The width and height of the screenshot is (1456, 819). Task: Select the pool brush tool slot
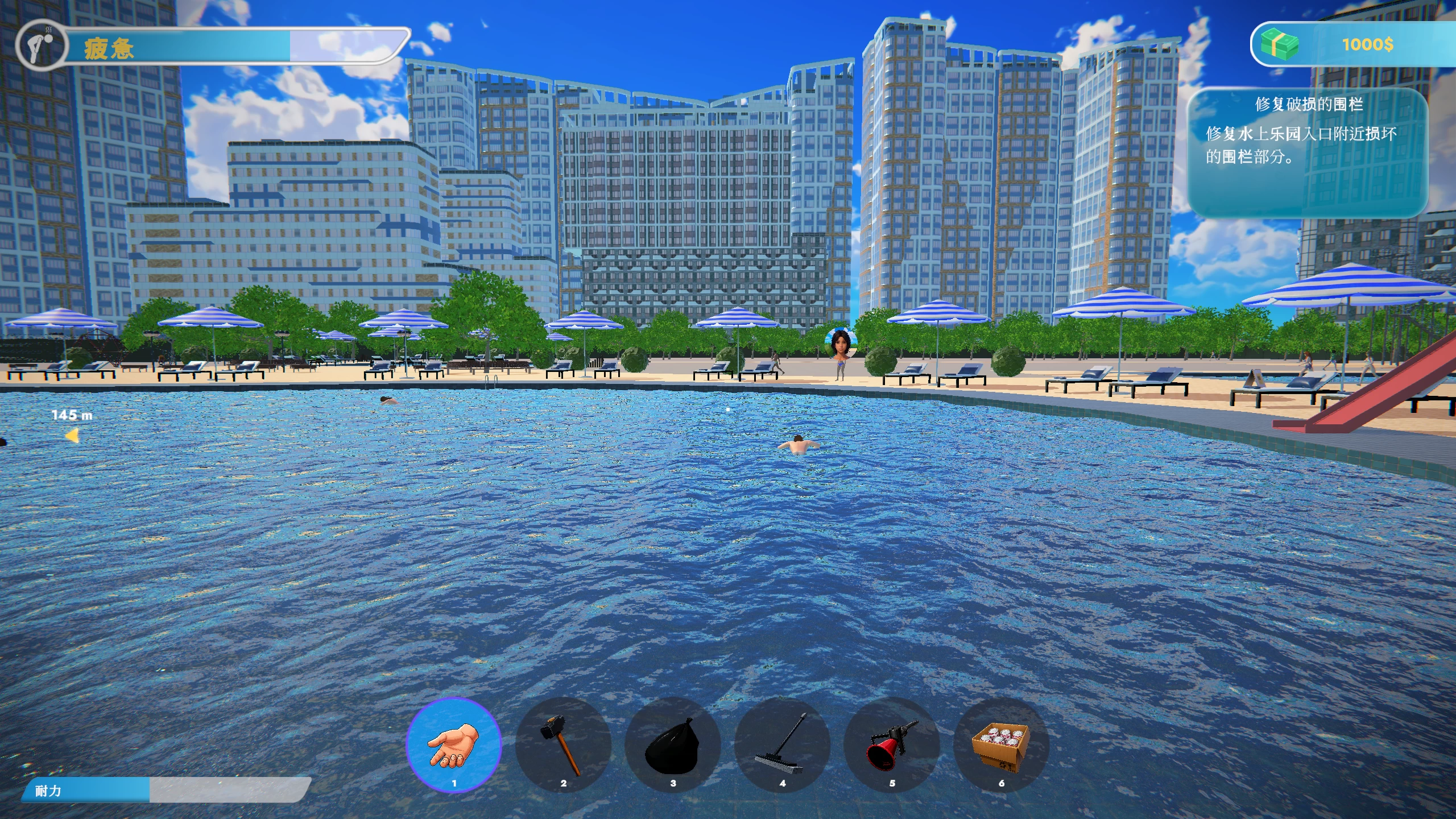(x=782, y=744)
